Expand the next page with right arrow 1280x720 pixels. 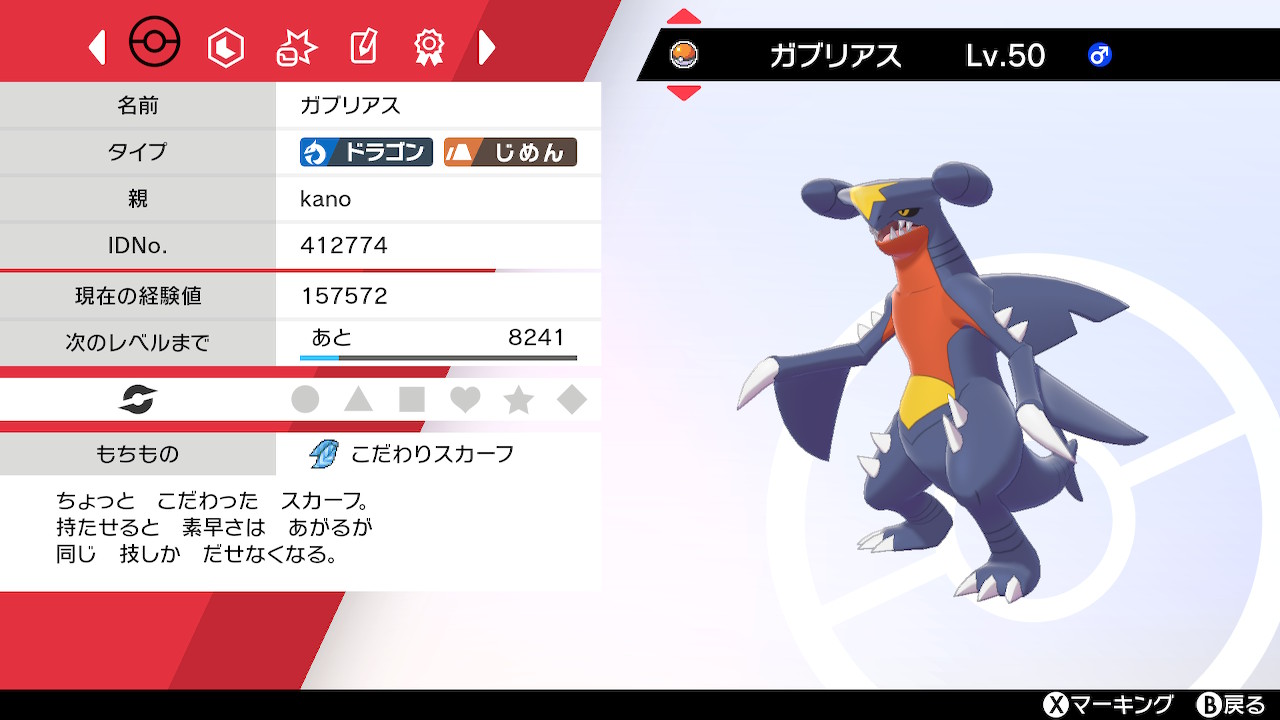487,46
